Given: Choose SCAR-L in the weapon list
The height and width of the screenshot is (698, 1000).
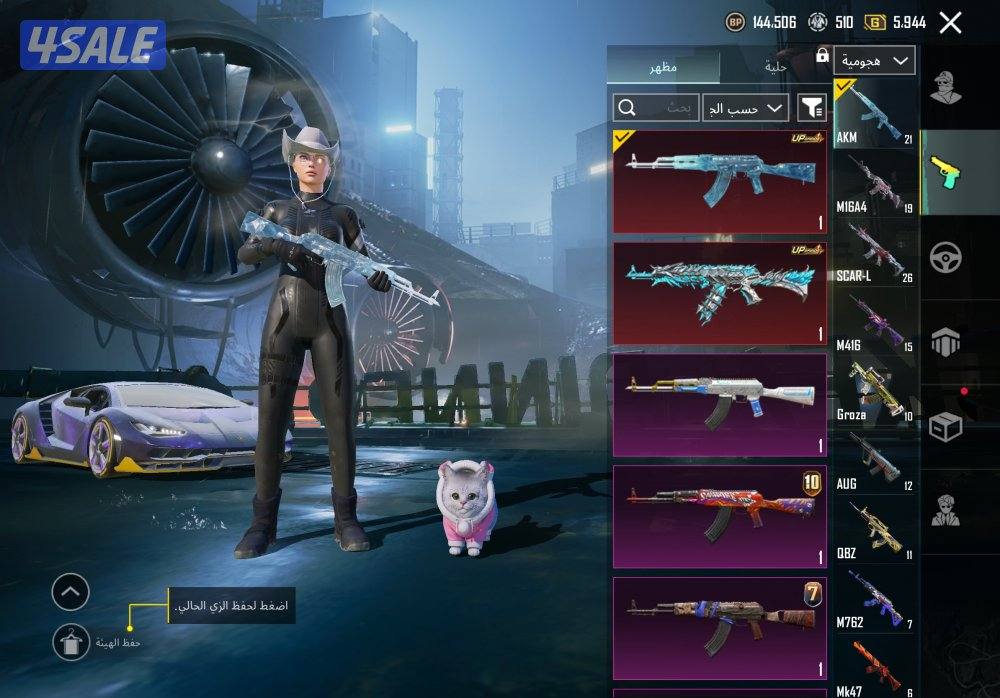Looking at the screenshot, I should 875,252.
